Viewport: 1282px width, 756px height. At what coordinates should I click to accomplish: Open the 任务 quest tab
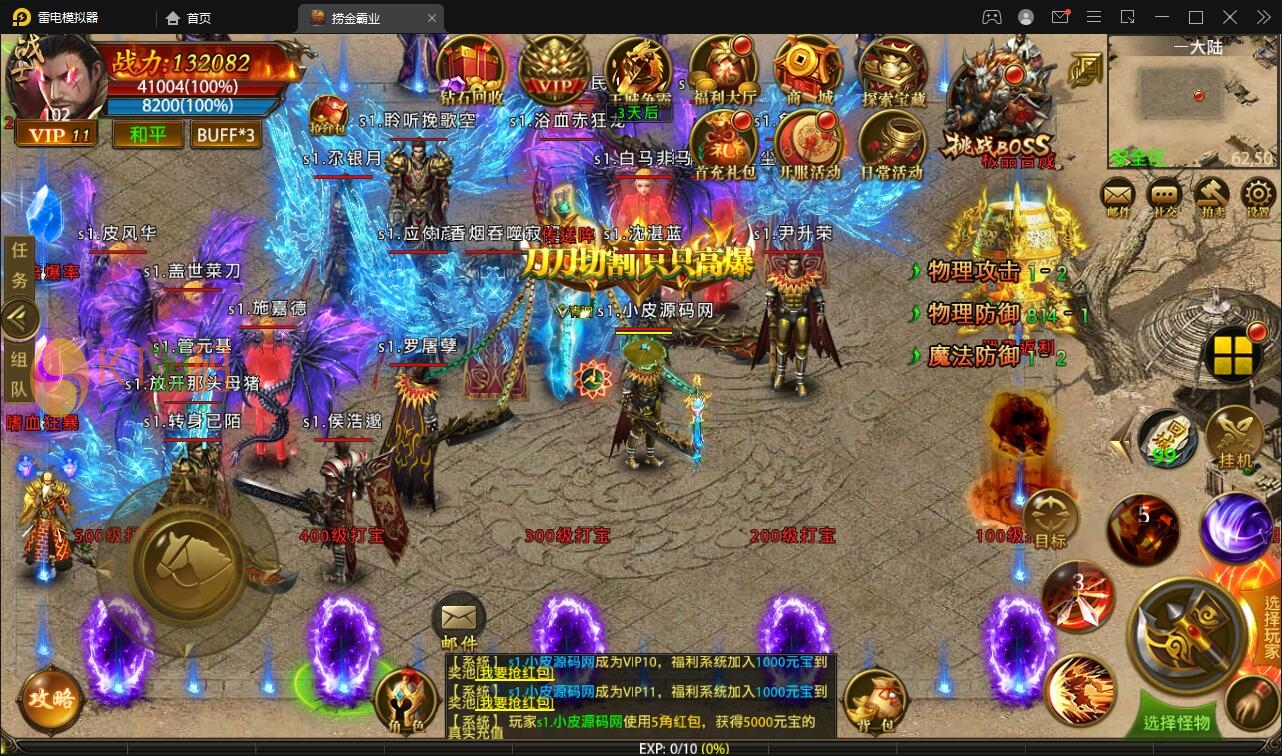coord(20,267)
